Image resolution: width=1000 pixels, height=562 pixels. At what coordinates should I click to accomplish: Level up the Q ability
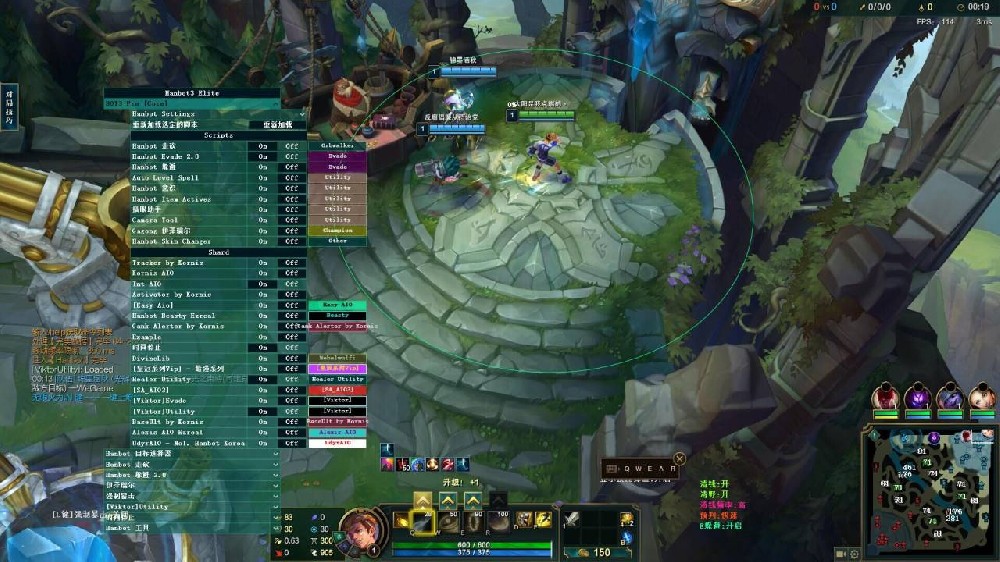pos(423,499)
